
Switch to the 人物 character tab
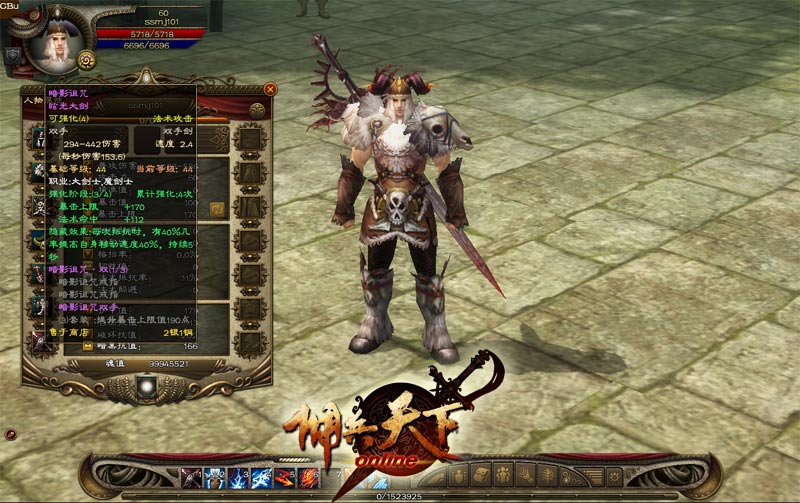(32, 100)
